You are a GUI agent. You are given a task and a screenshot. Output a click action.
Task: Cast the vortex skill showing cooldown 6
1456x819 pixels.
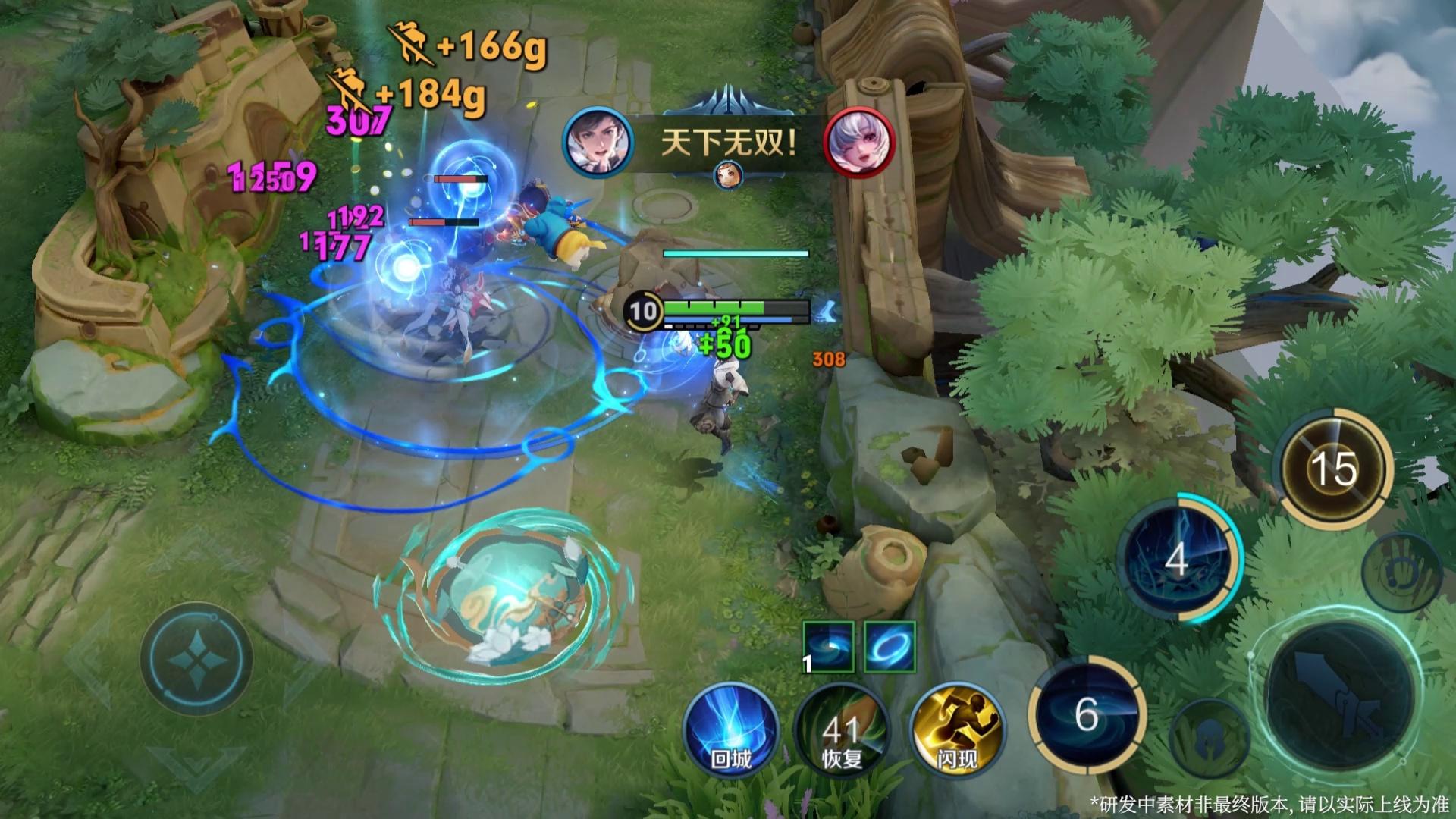pyautogui.click(x=1087, y=713)
